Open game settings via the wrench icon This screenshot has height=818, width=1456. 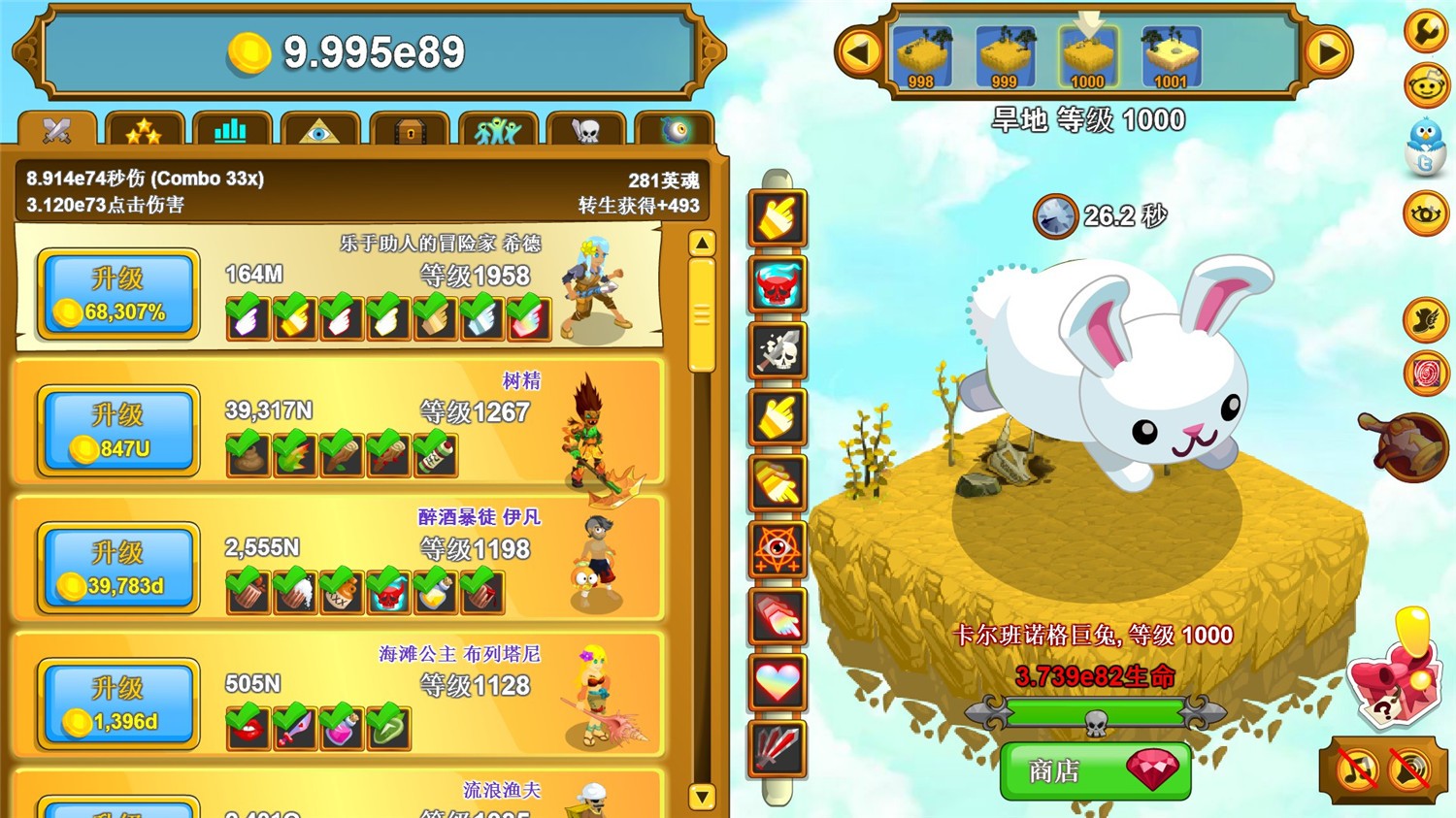tap(1423, 29)
